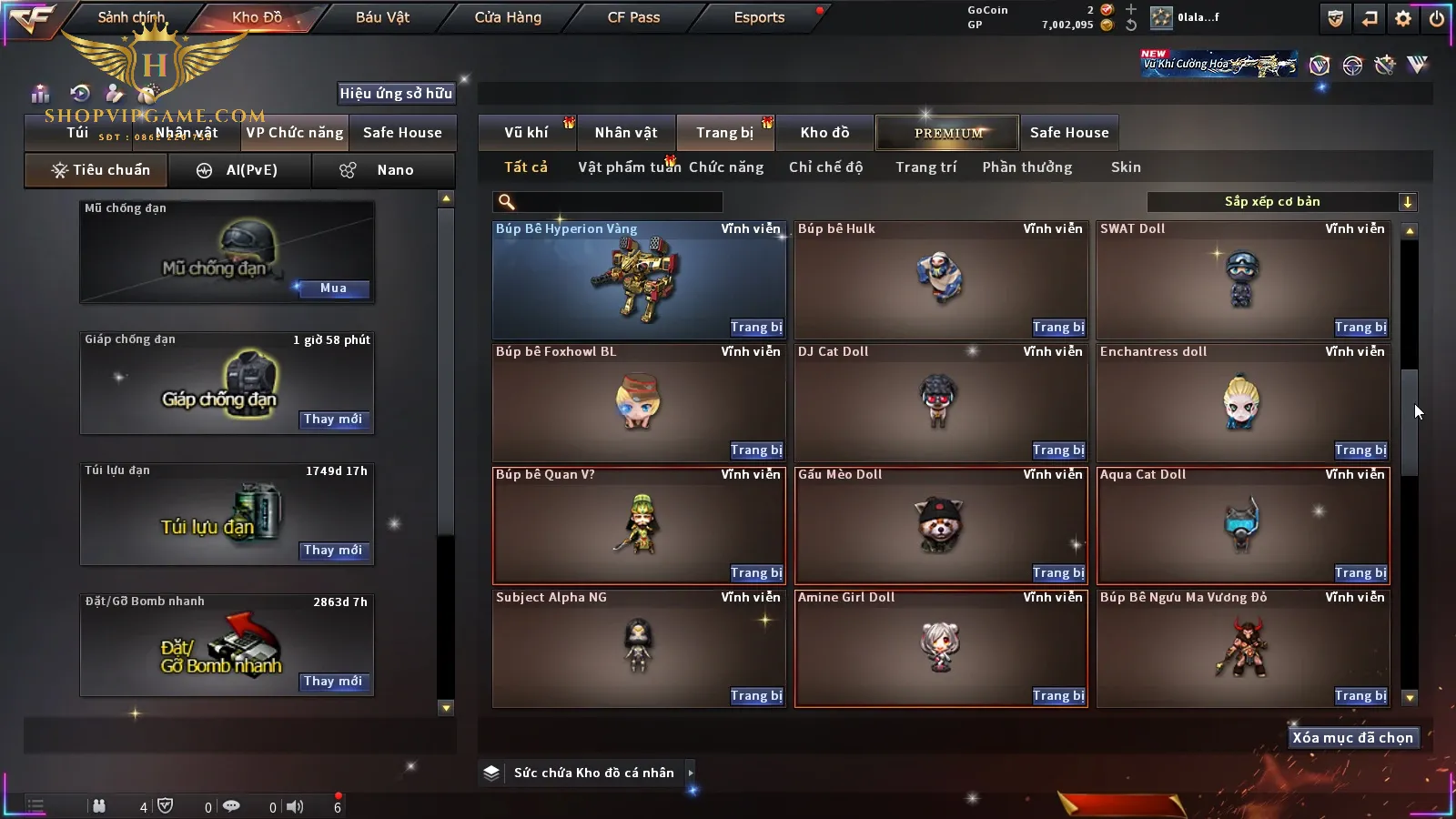Renew the Túi lựu đạn item
This screenshot has width=1456, height=819.
(333, 551)
